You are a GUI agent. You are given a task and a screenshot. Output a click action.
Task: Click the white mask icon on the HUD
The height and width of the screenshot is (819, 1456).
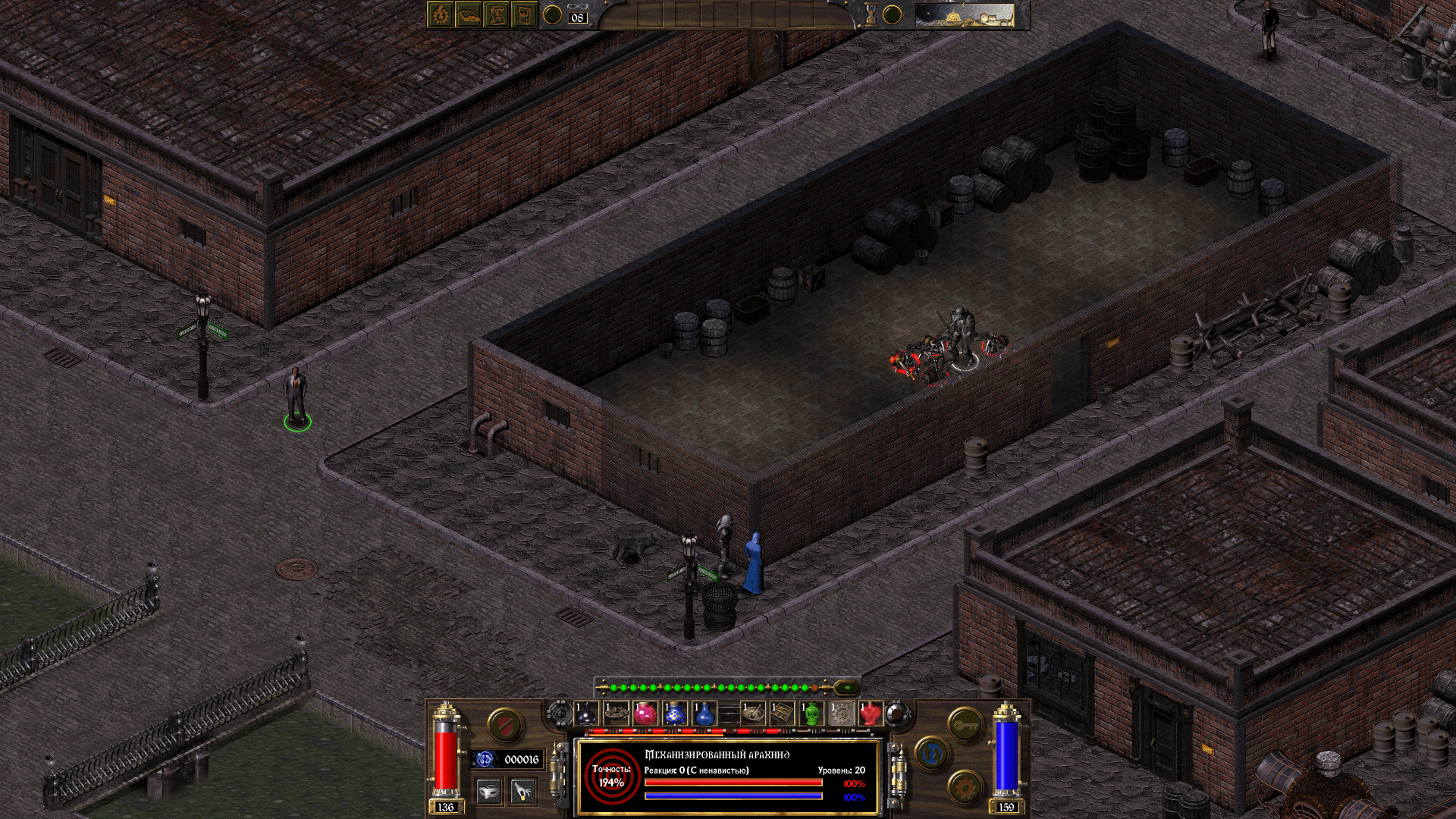[489, 793]
